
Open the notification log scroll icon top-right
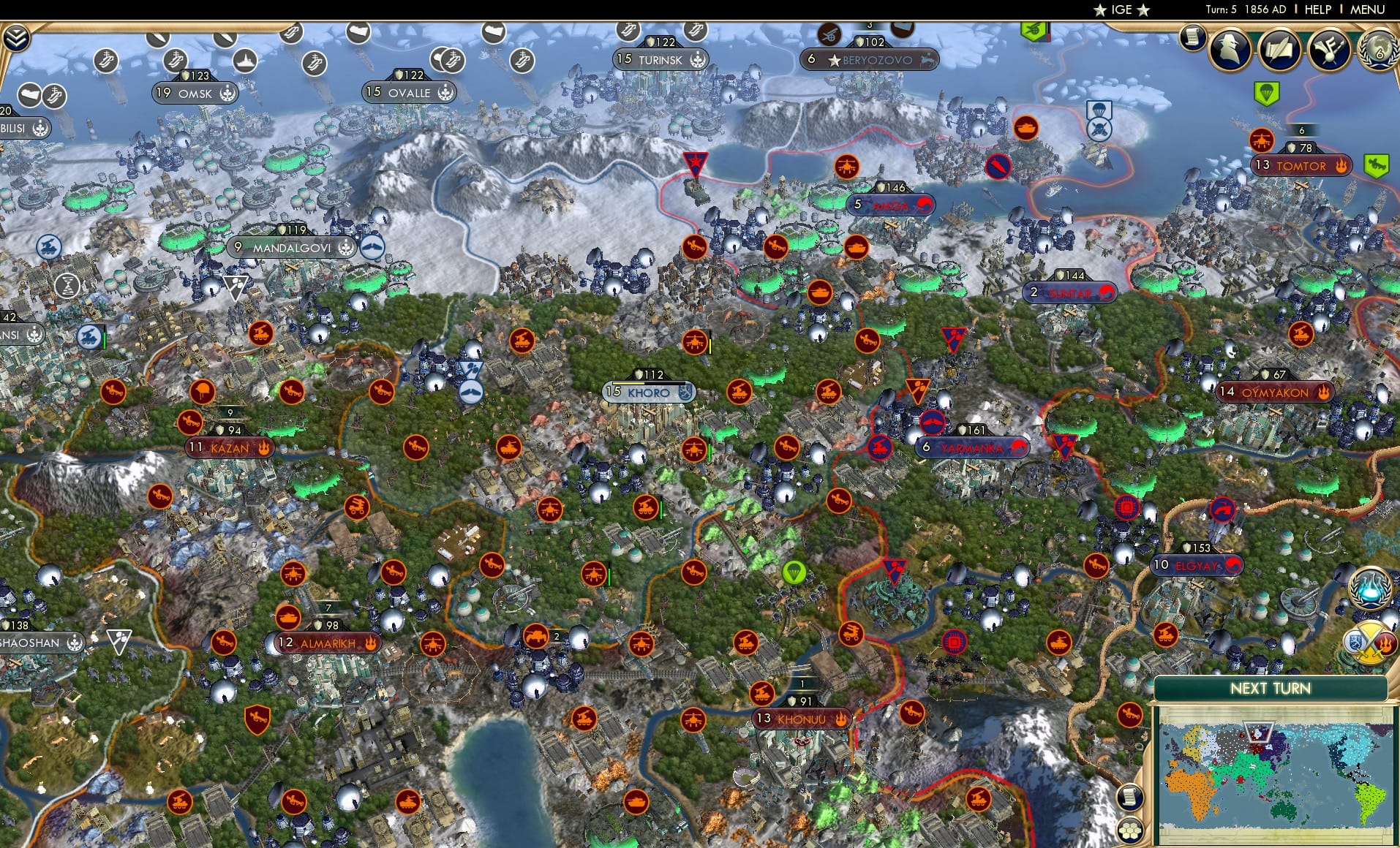(1194, 38)
